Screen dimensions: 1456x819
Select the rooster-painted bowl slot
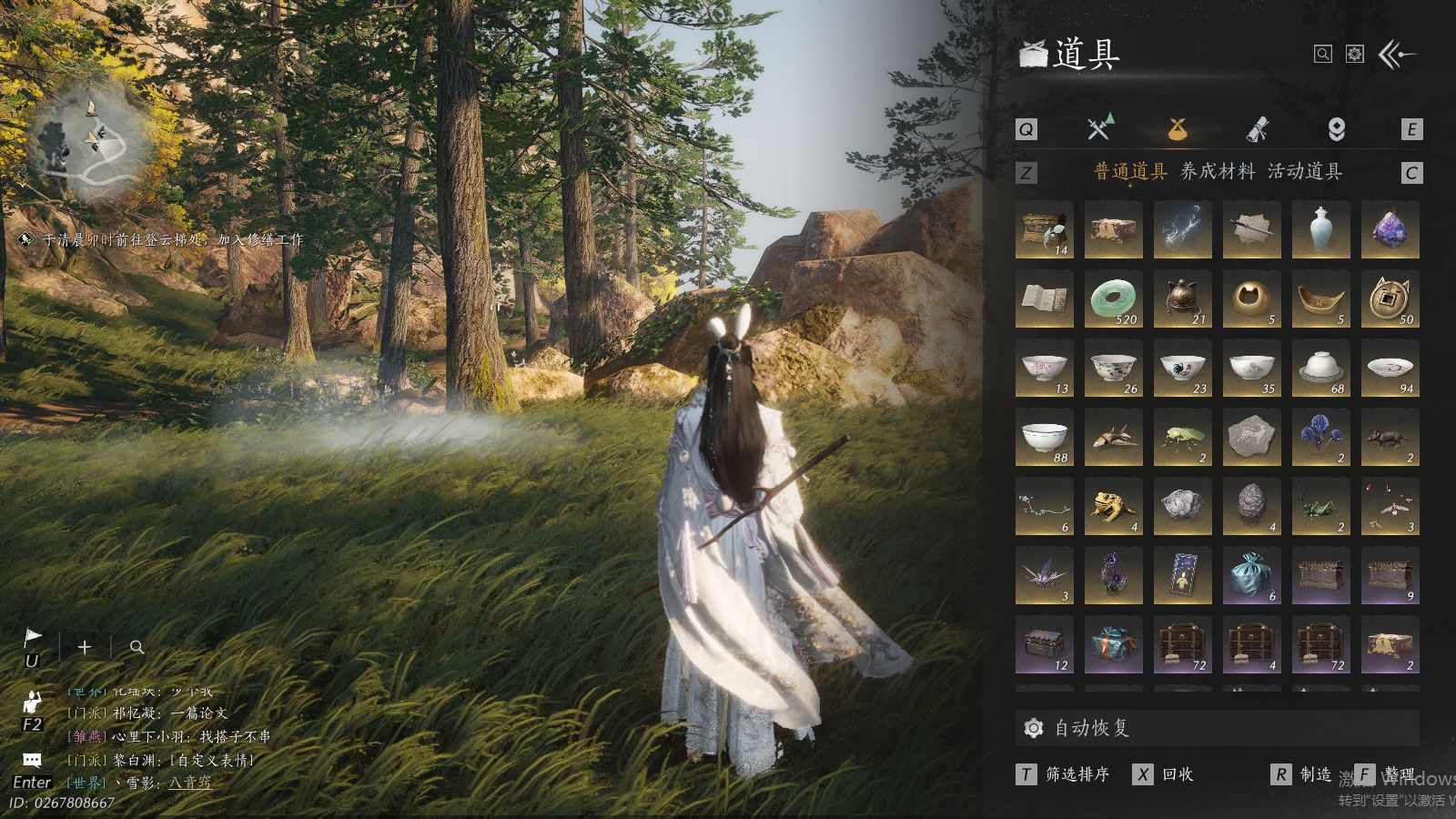click(1182, 369)
